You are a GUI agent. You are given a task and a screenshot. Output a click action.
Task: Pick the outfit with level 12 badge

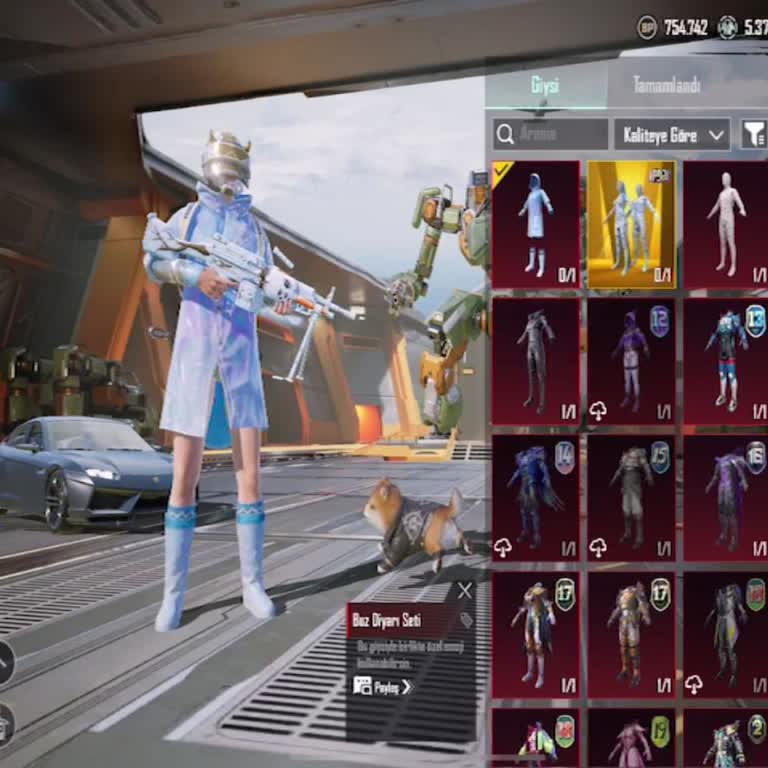click(631, 361)
